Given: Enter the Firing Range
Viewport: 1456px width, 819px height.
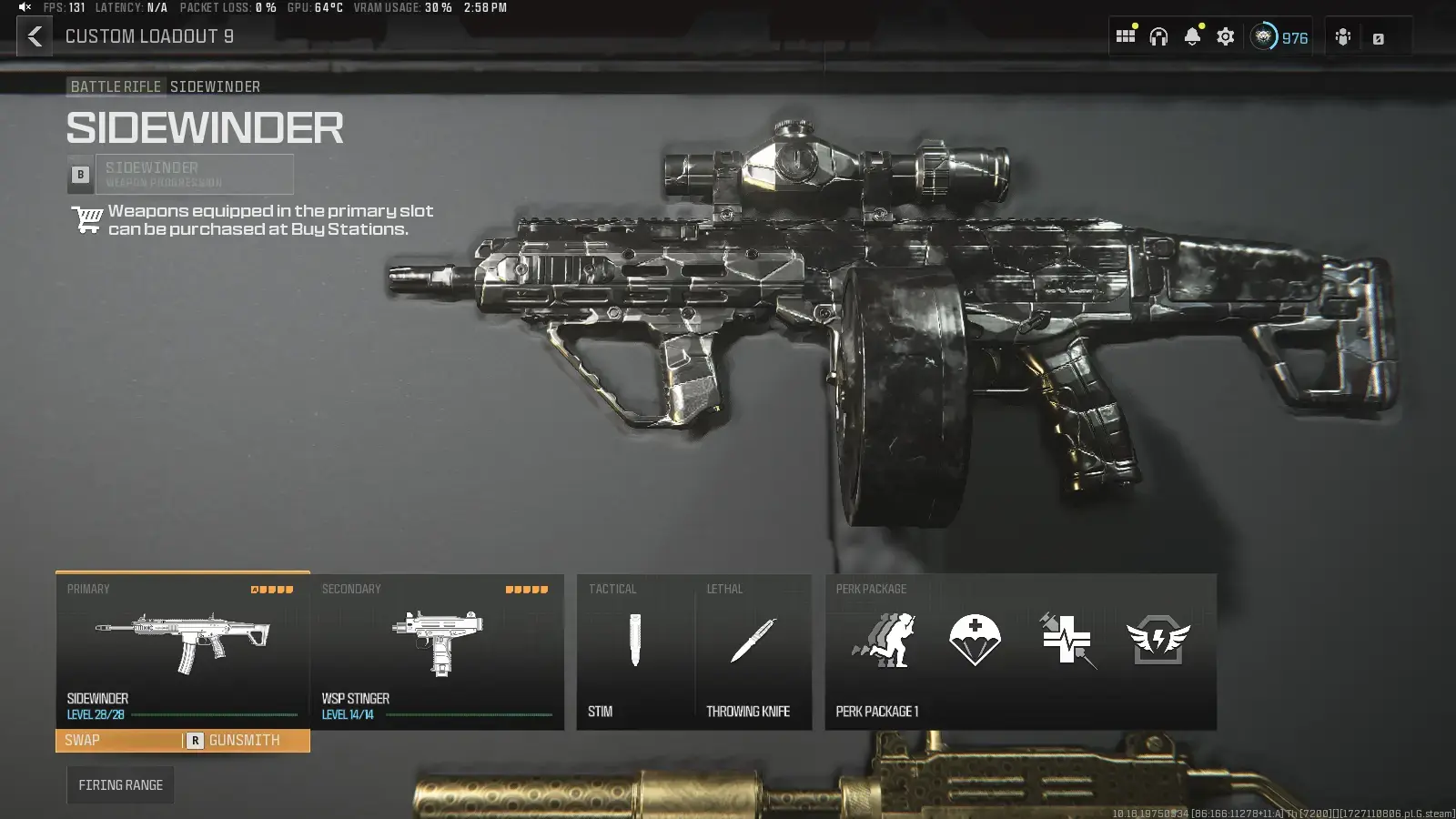Looking at the screenshot, I should click(x=120, y=784).
